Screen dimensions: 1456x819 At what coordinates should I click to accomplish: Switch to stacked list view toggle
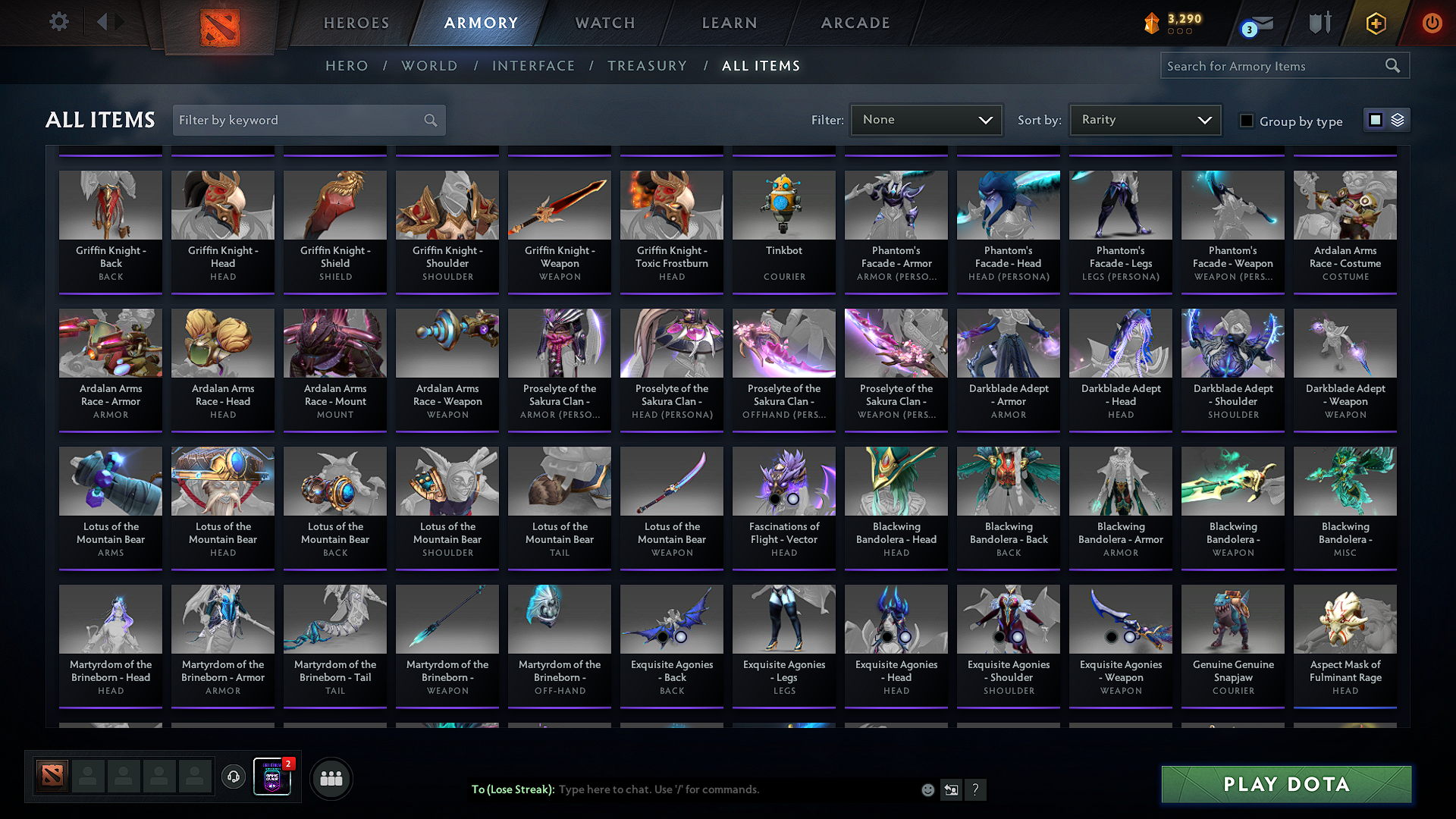[1396, 120]
